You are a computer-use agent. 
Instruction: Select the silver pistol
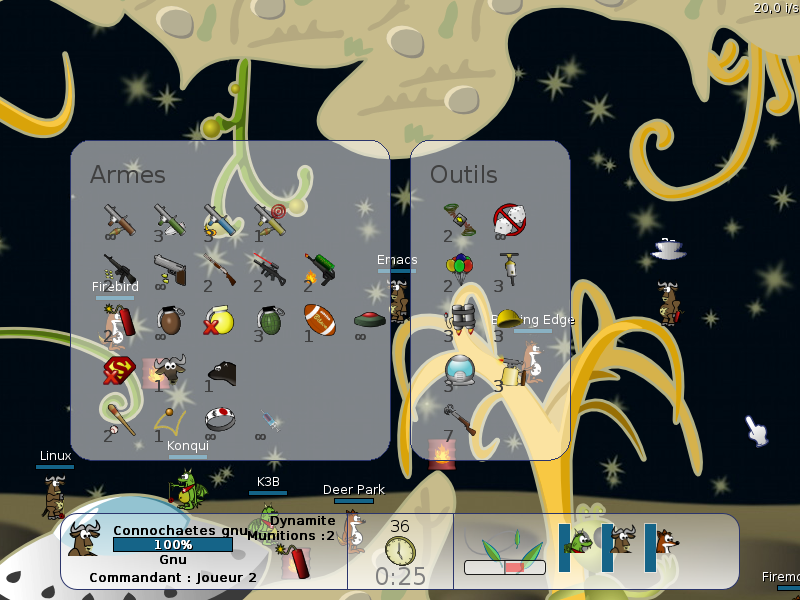[x=169, y=268]
